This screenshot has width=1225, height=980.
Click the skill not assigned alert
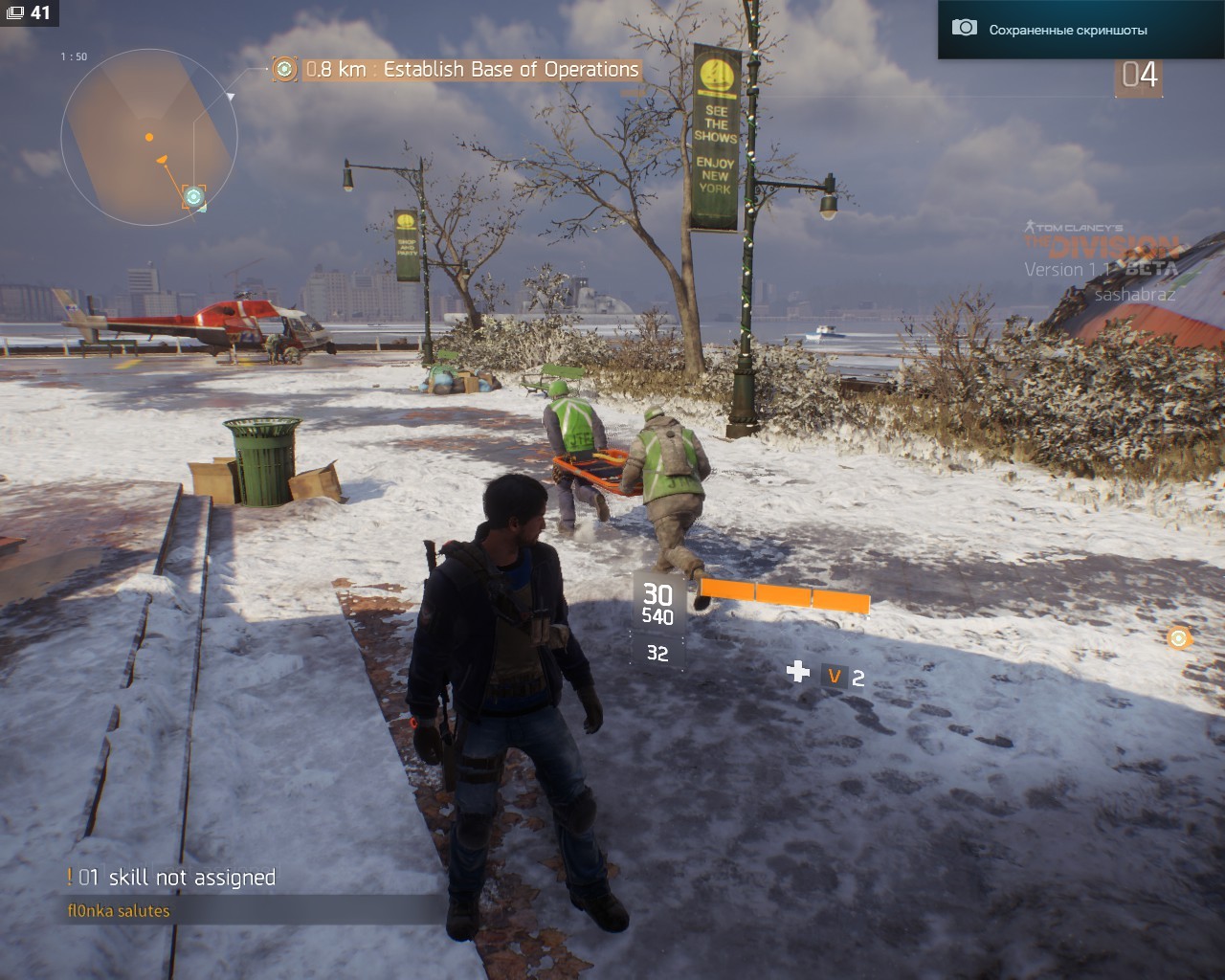click(x=172, y=877)
